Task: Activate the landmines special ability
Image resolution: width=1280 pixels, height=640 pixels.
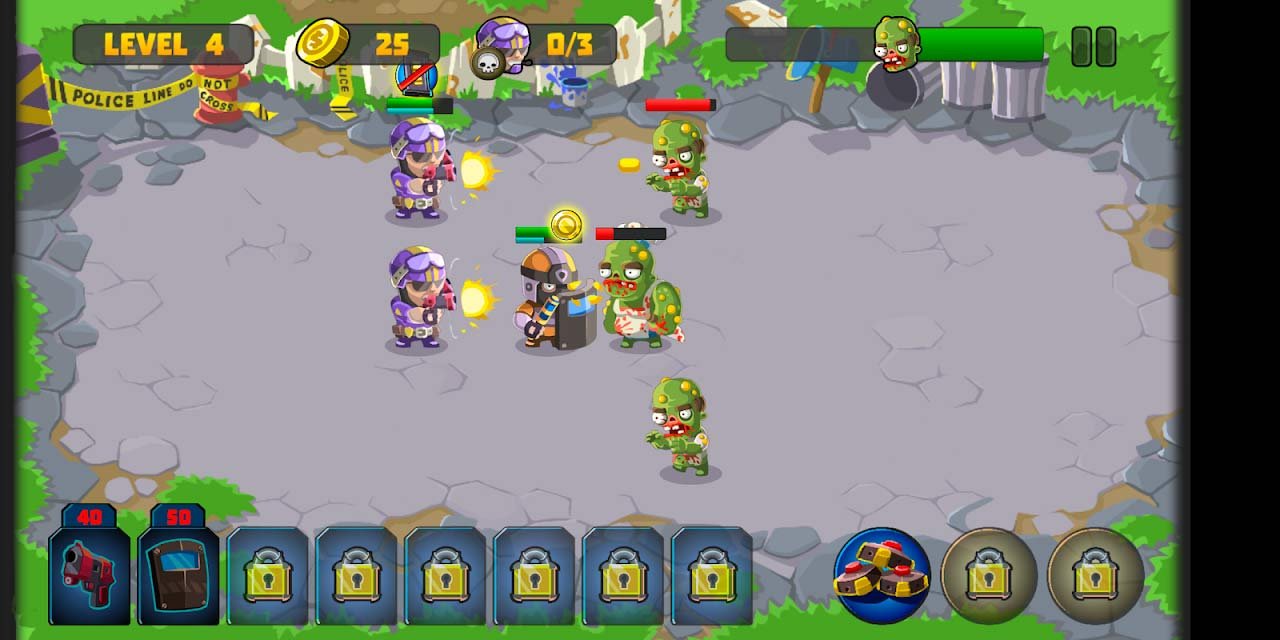Action: (881, 575)
